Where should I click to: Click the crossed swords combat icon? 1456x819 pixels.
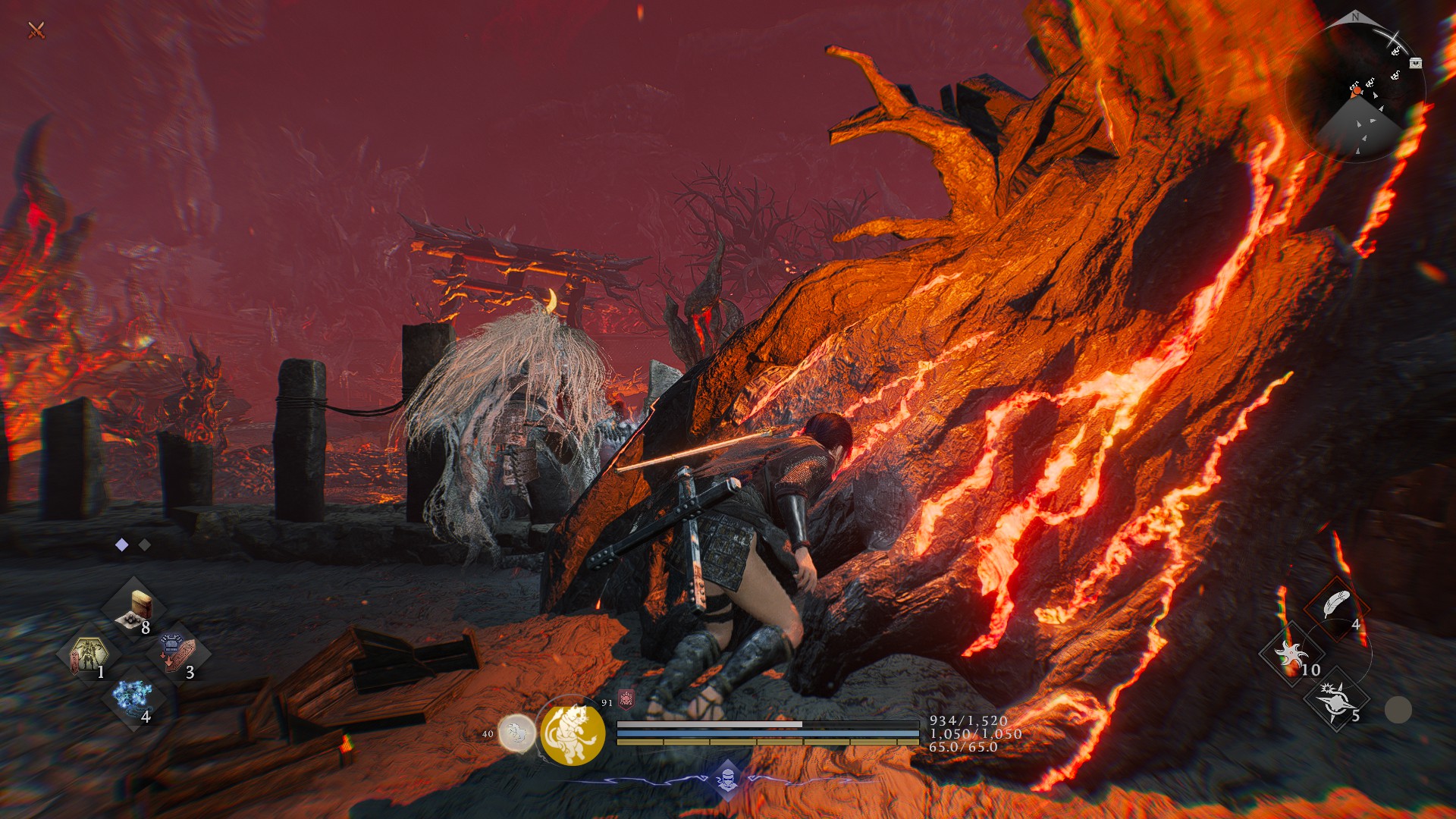(x=36, y=30)
